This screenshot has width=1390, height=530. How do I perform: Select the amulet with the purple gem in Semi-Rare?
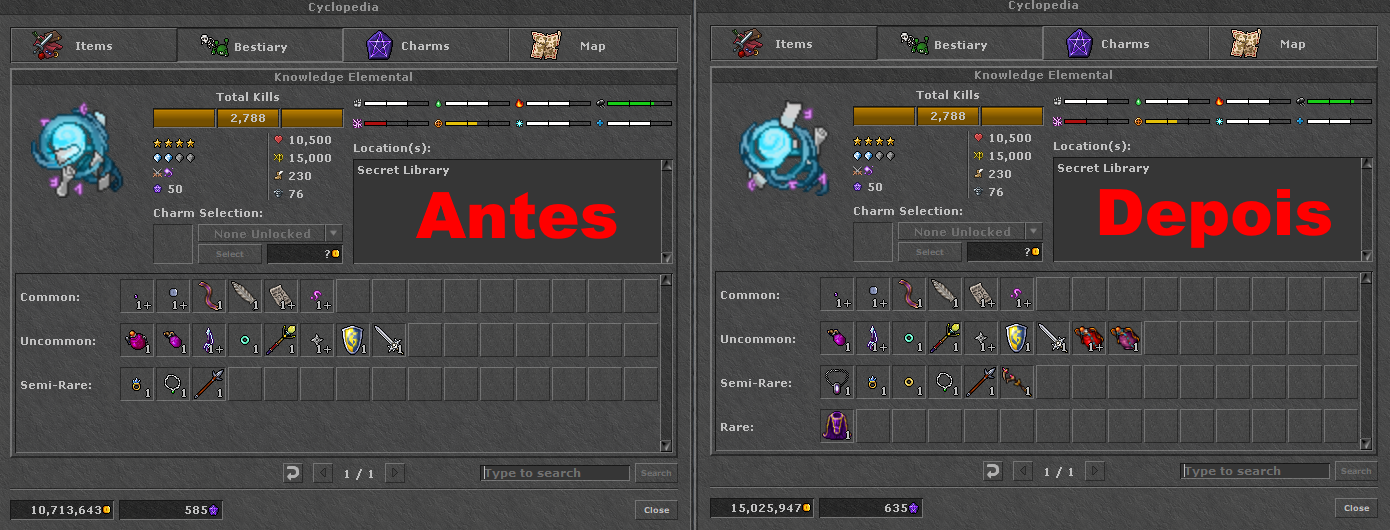837,383
